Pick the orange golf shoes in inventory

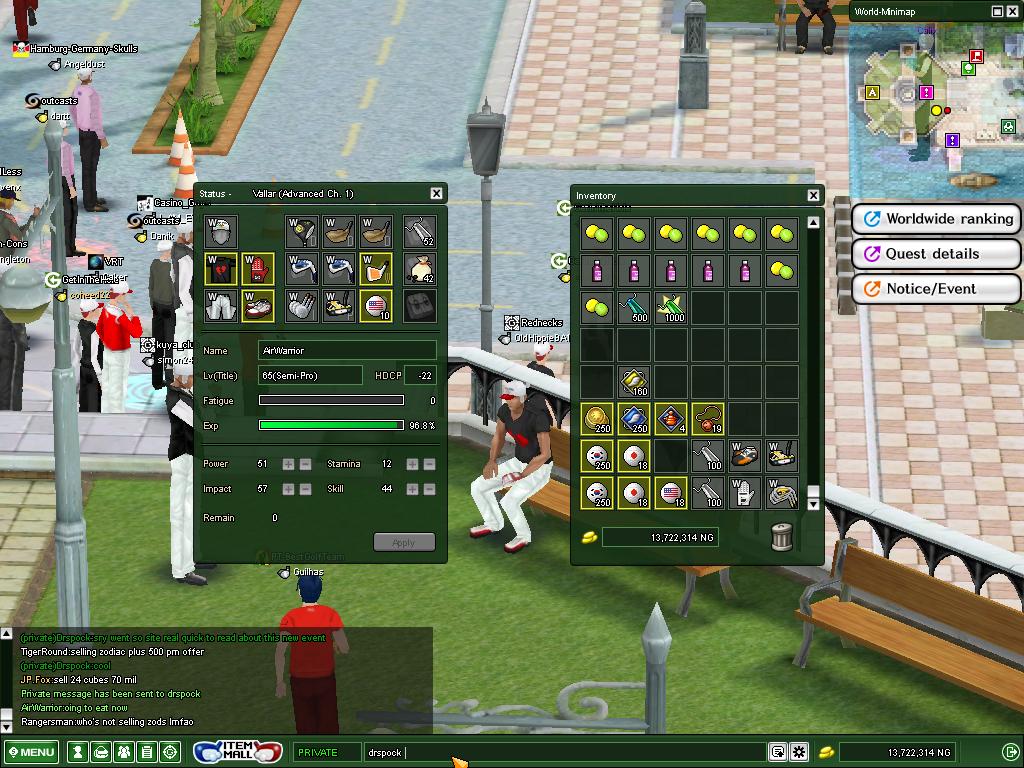[744, 456]
